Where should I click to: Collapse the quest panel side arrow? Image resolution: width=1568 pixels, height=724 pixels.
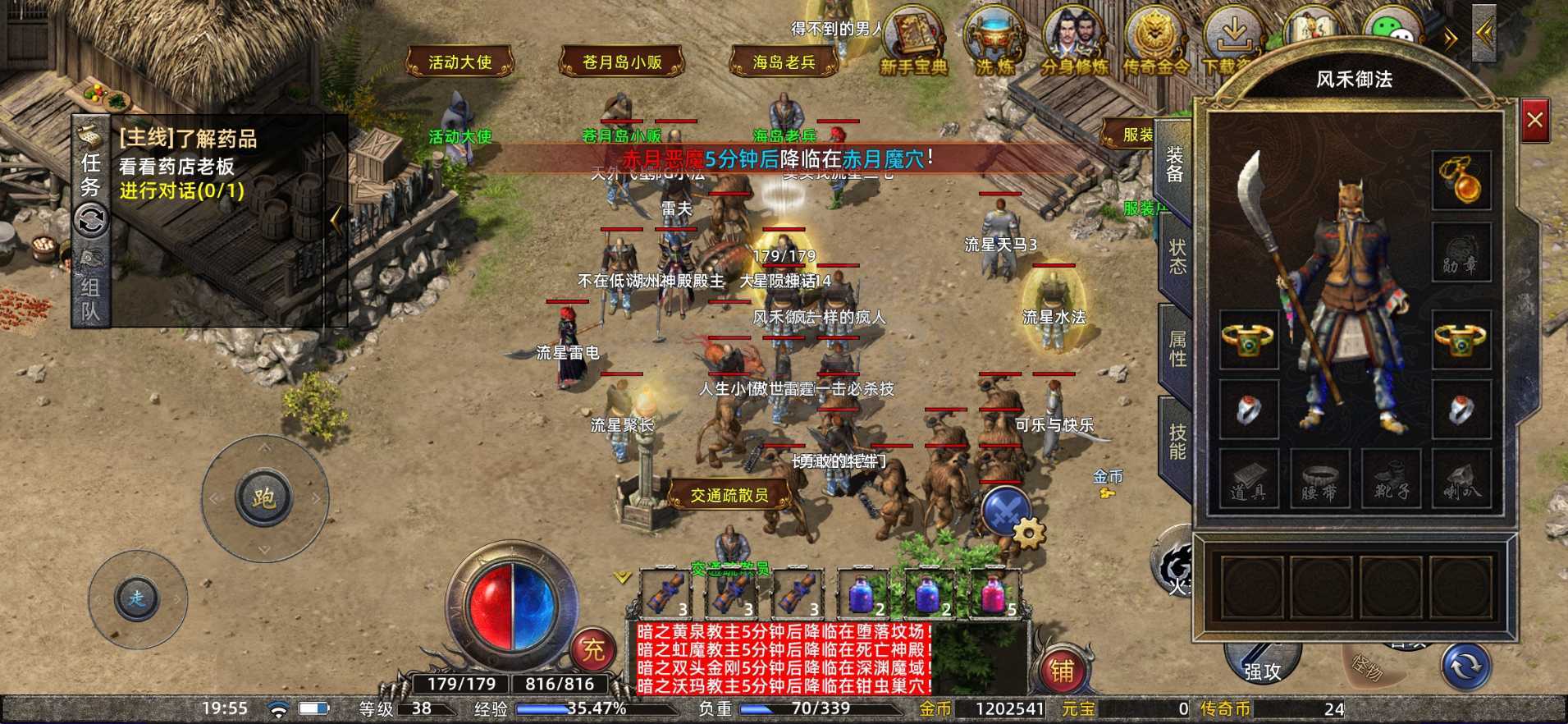[x=336, y=218]
